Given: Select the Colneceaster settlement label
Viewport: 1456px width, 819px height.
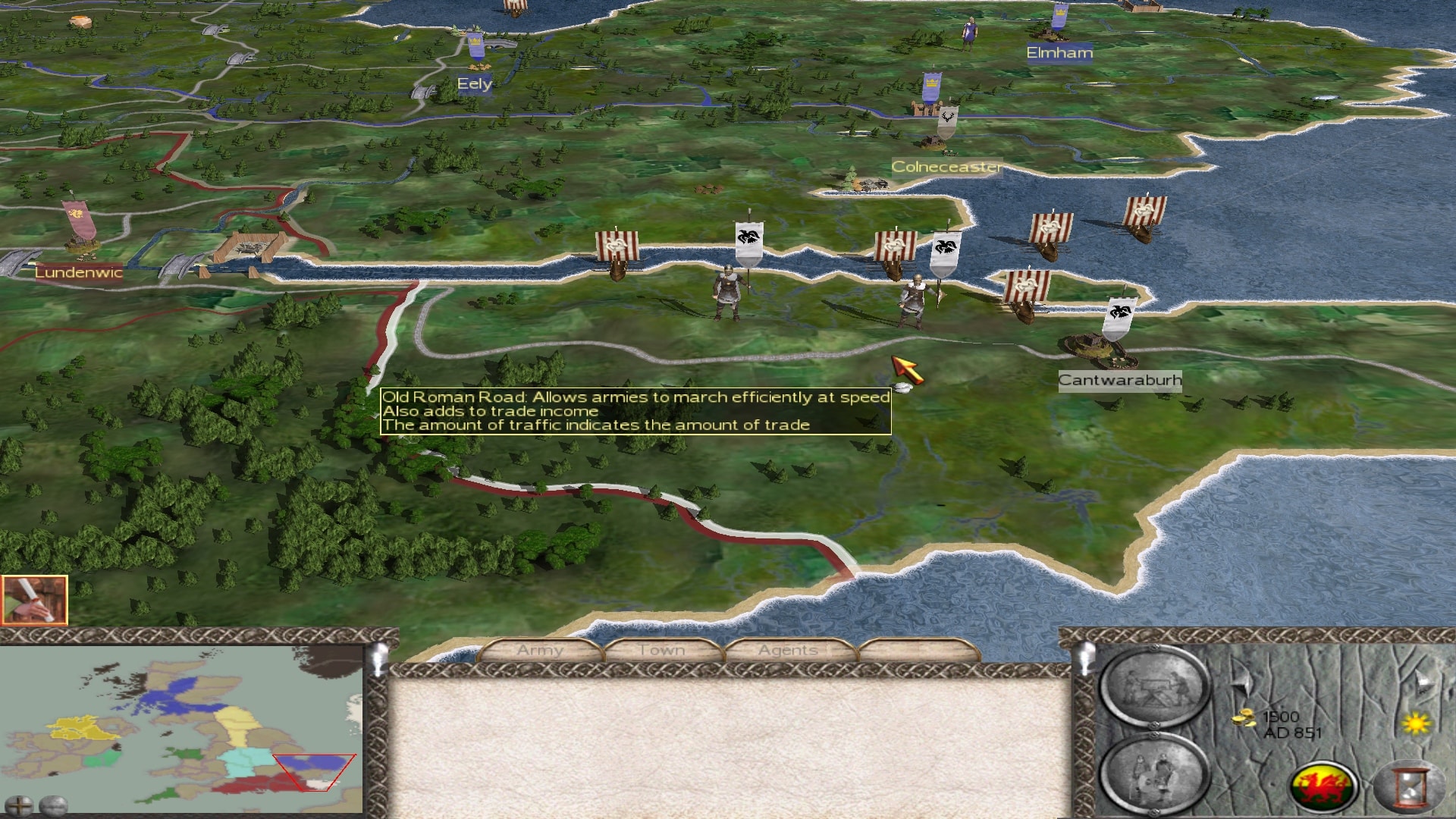Looking at the screenshot, I should point(946,167).
